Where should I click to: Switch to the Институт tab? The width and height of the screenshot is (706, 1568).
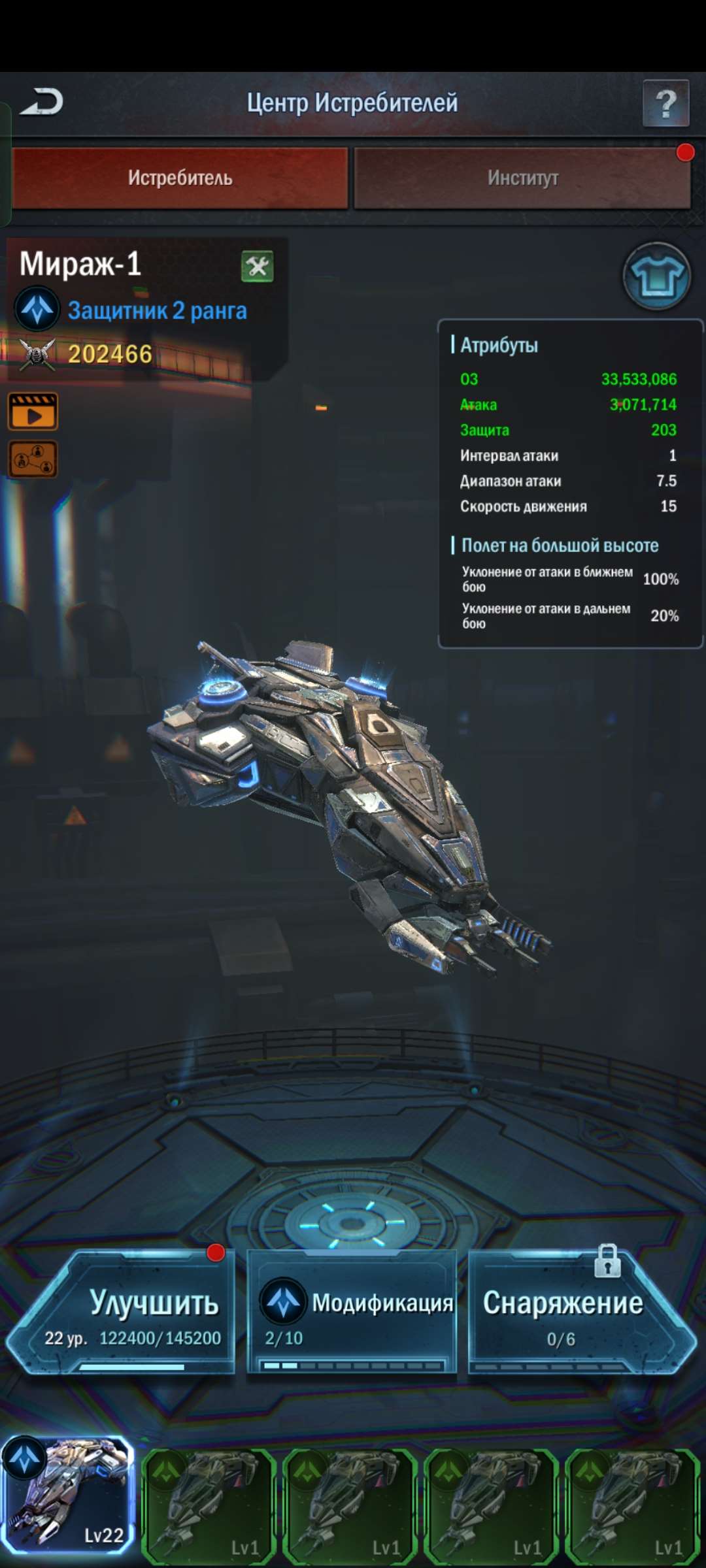click(x=522, y=178)
